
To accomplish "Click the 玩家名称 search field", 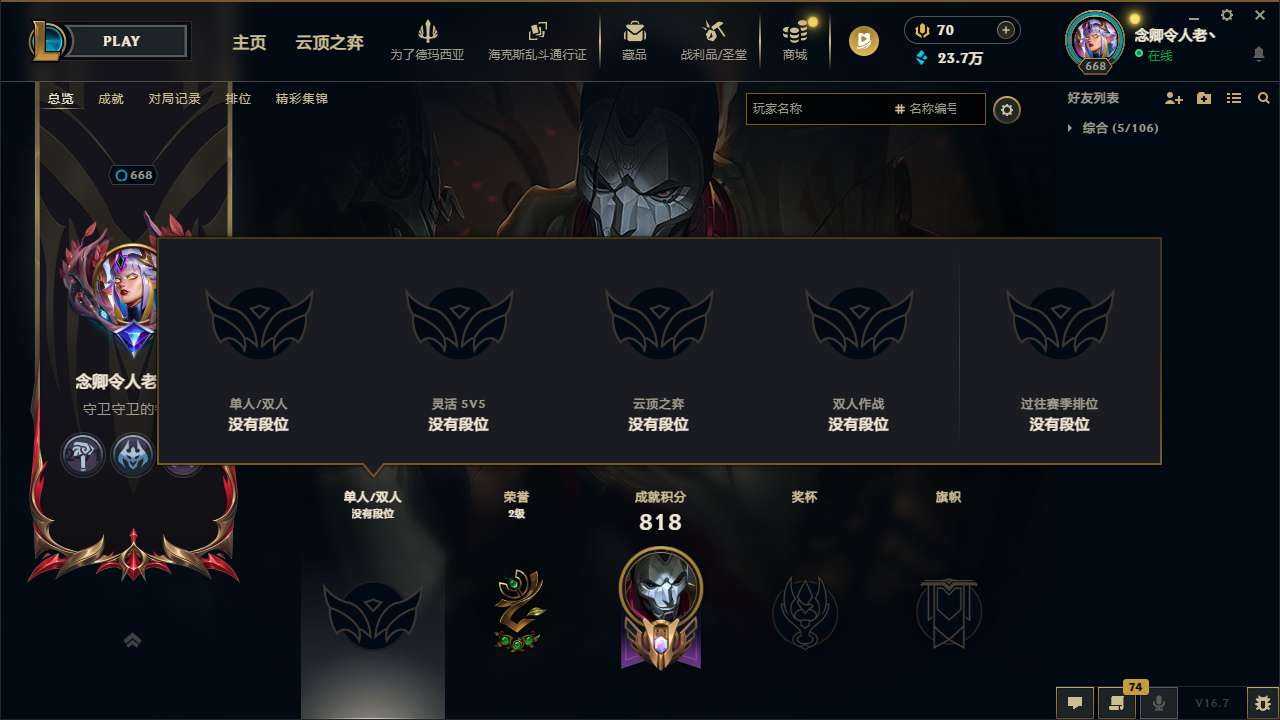I will (820, 109).
